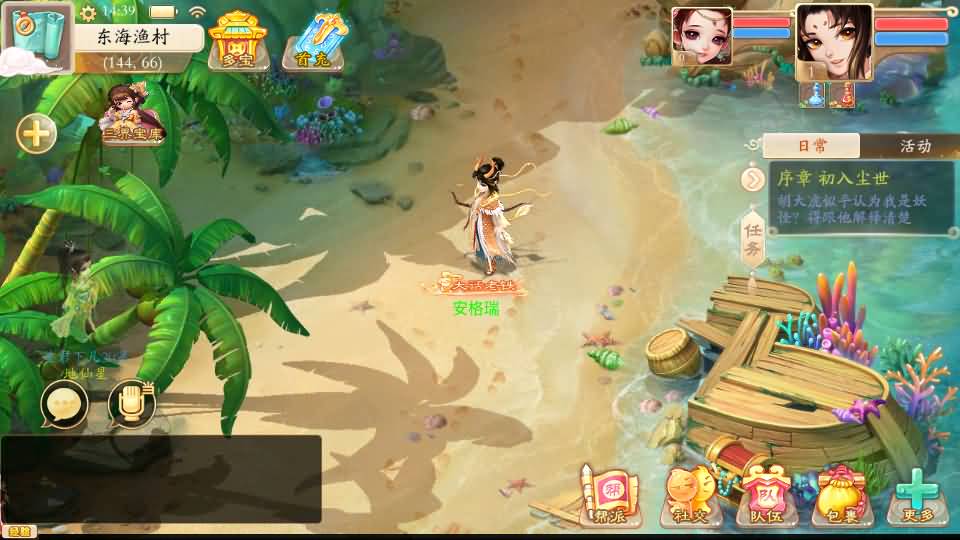Switch to the 日常 daily tab
960x540 pixels.
tap(811, 146)
